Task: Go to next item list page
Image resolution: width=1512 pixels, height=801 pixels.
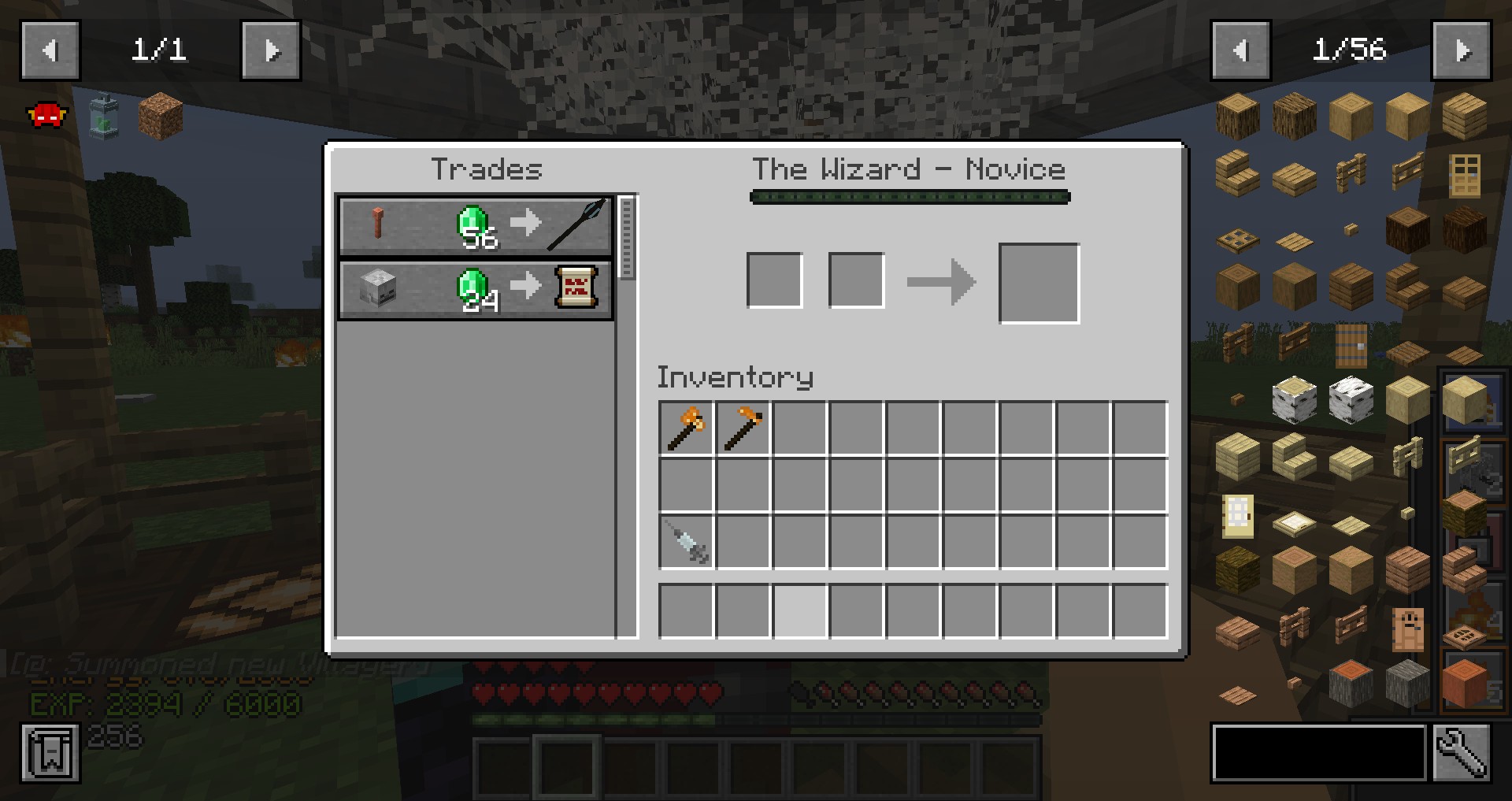Action: coord(1461,51)
